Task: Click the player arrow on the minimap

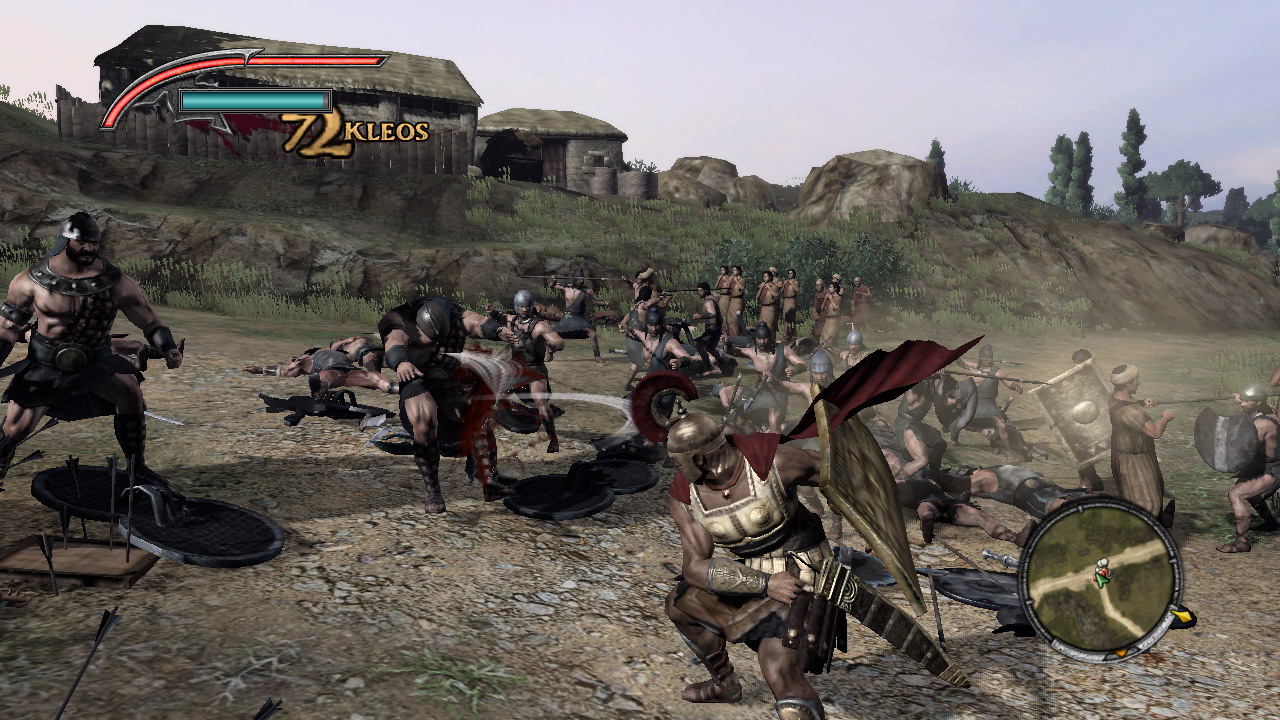Action: click(1102, 580)
